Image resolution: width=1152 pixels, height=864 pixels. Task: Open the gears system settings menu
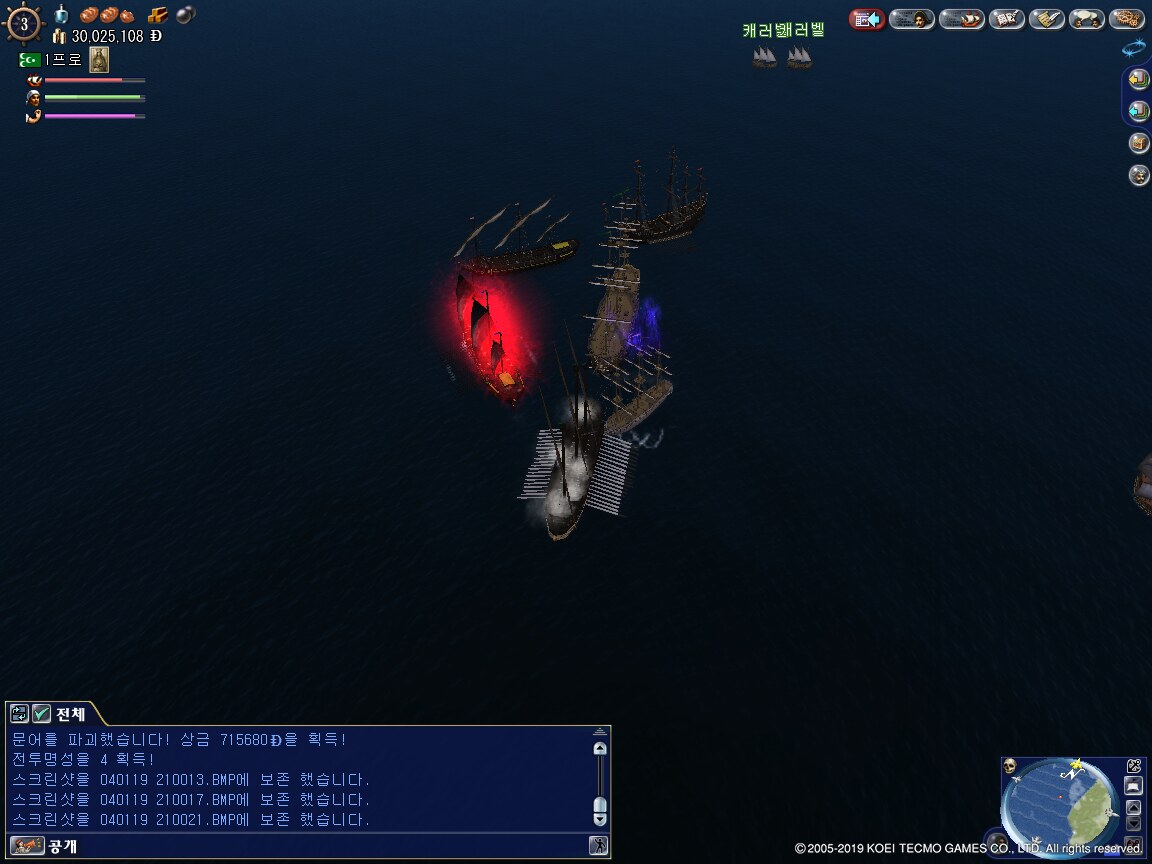pyautogui.click(x=1127, y=19)
